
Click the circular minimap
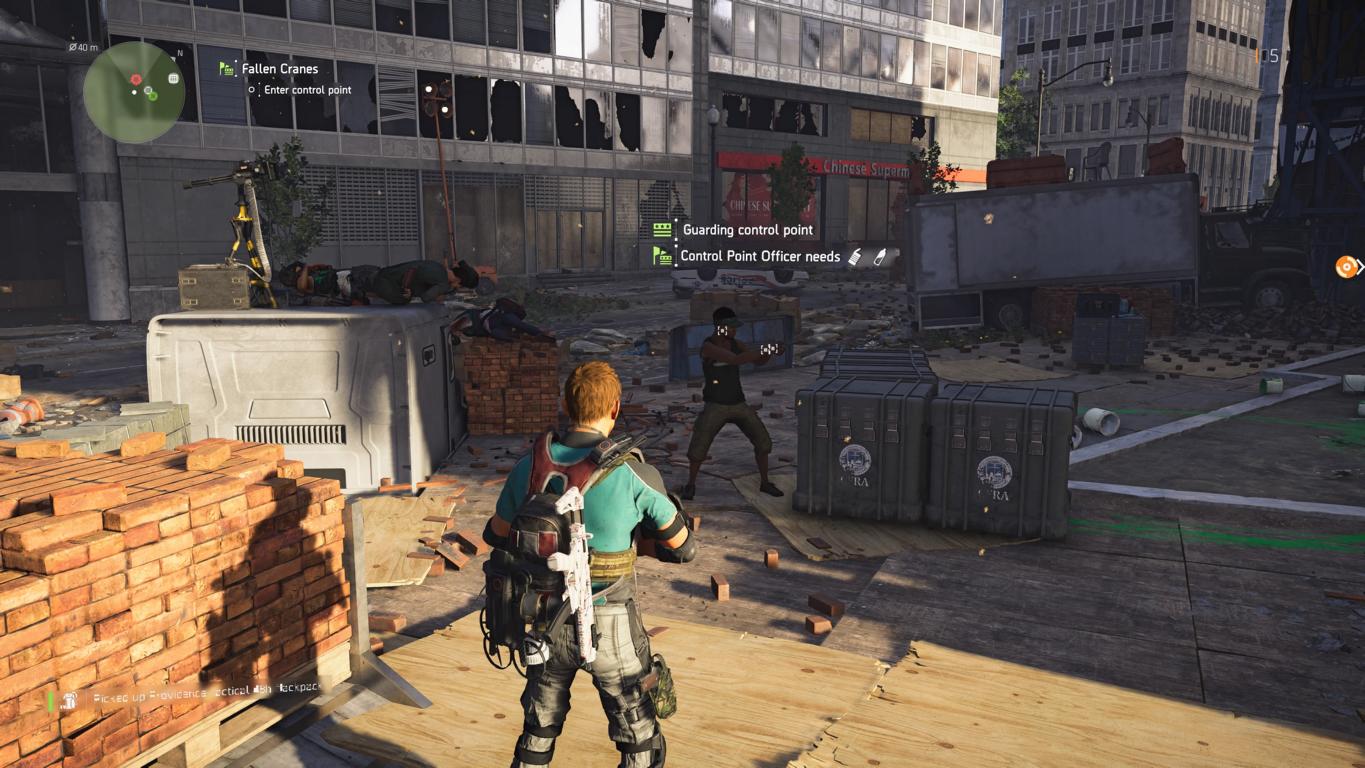coord(134,92)
